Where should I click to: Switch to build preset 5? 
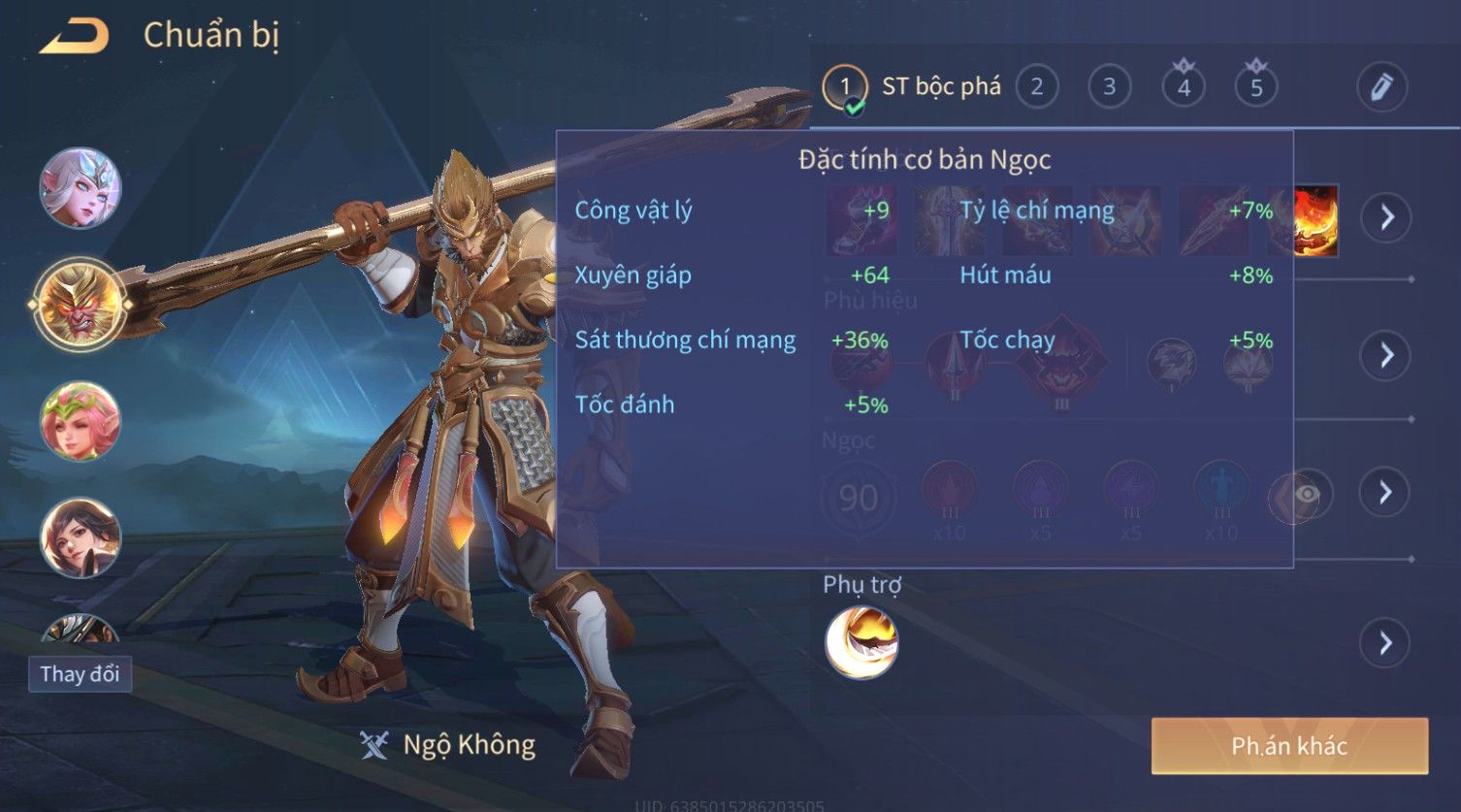(1256, 87)
